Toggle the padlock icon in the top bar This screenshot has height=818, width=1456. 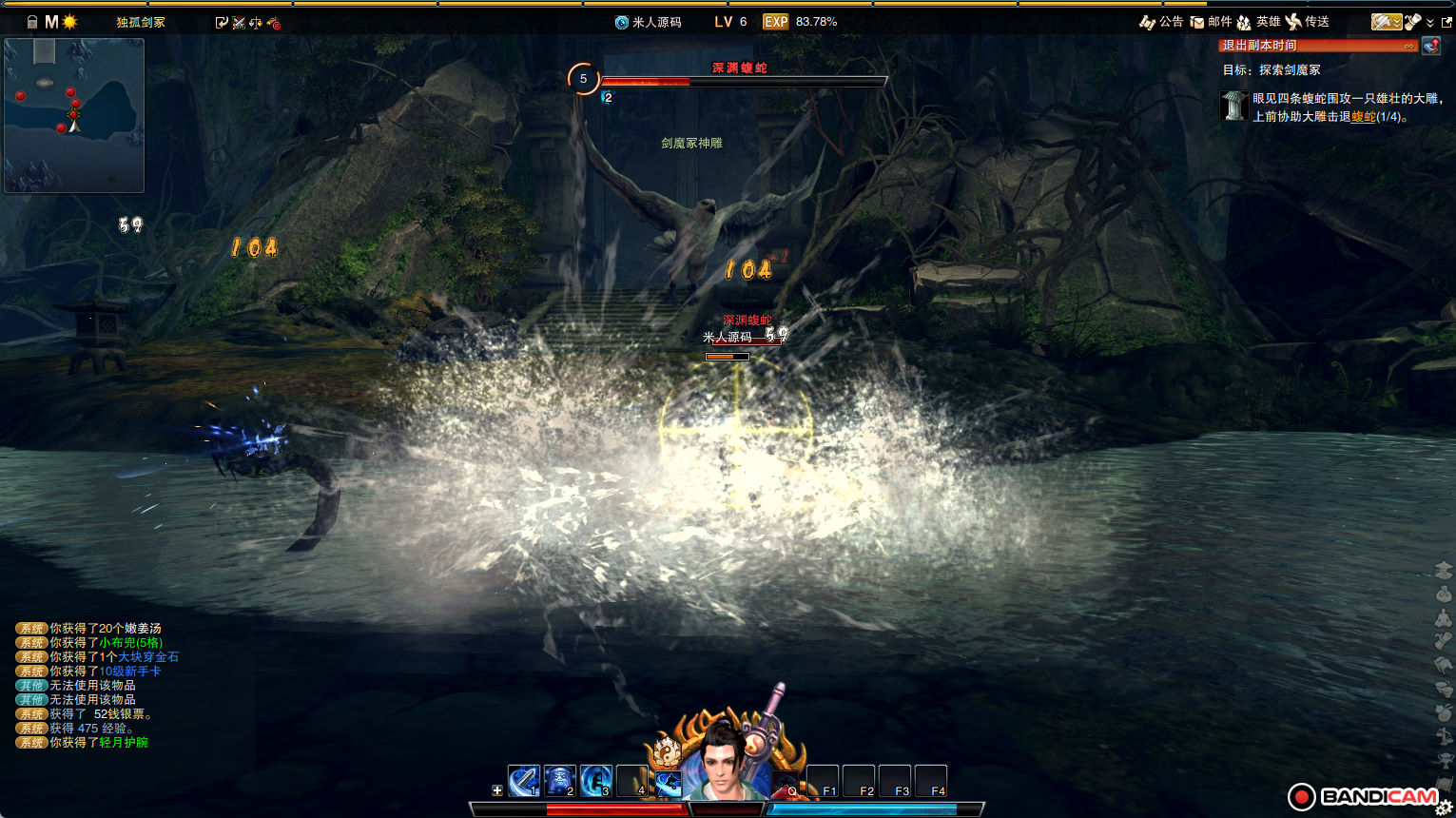coord(32,22)
